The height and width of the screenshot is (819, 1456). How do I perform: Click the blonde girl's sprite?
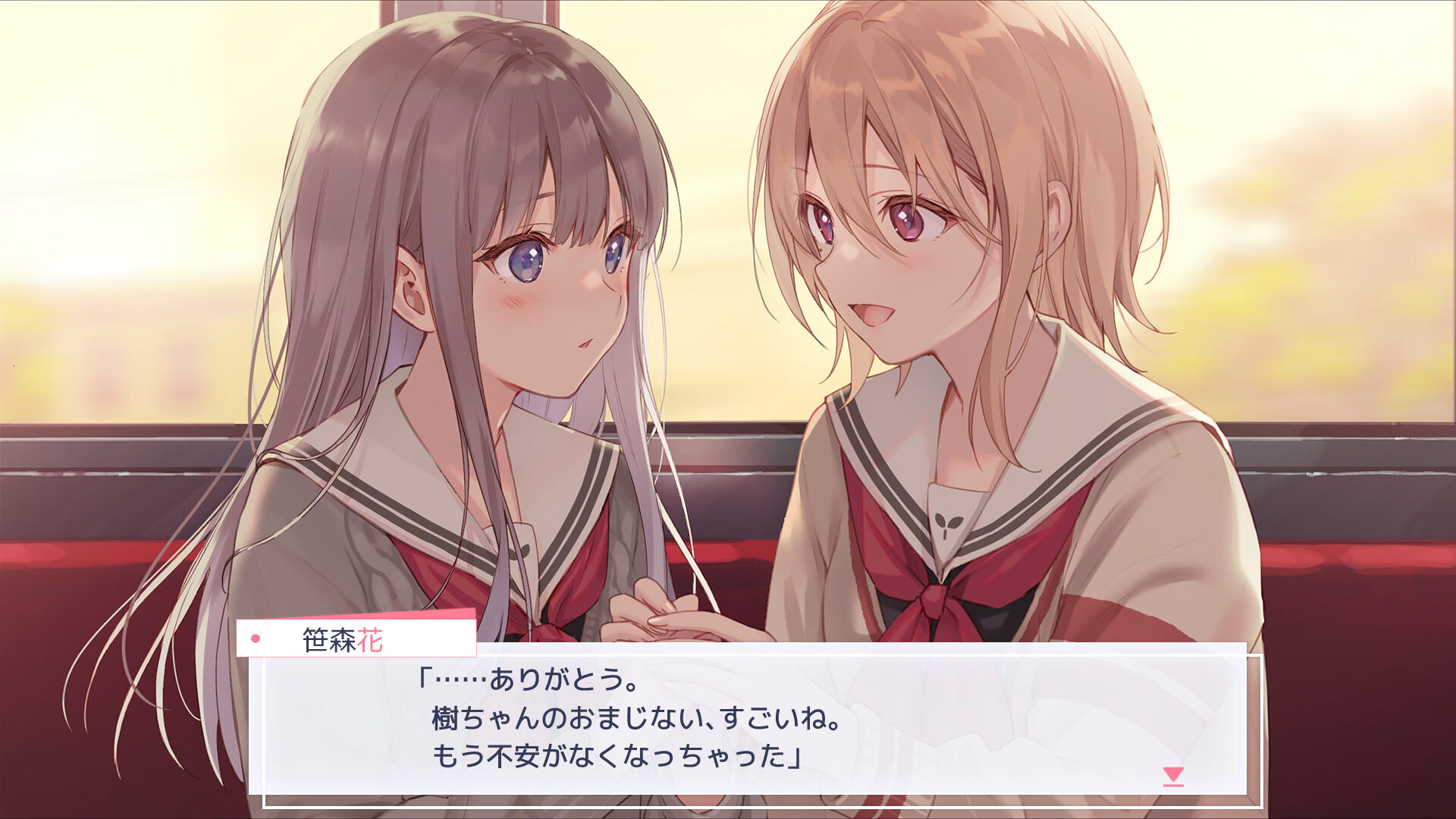click(948, 250)
